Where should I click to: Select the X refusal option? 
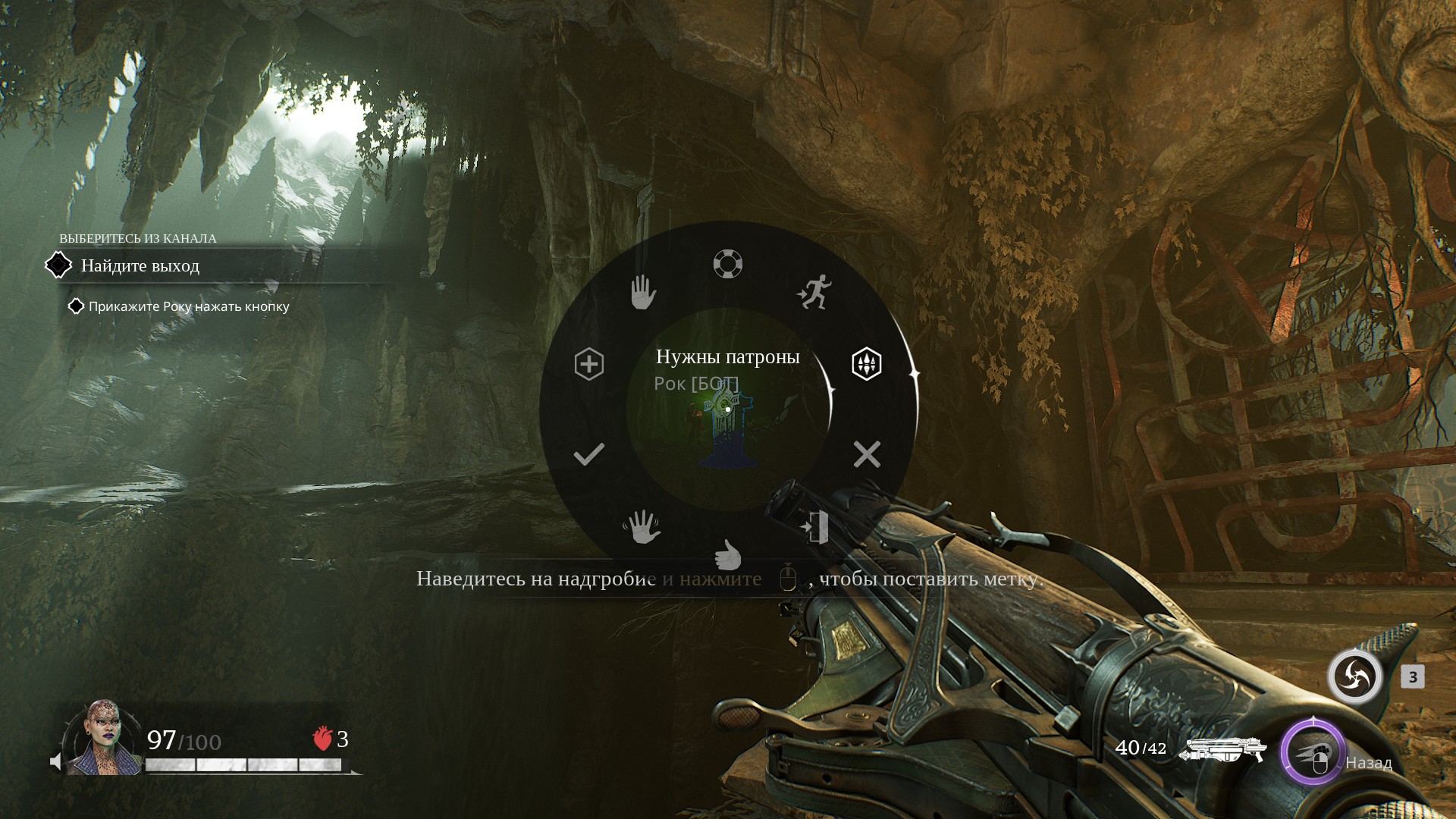click(867, 454)
